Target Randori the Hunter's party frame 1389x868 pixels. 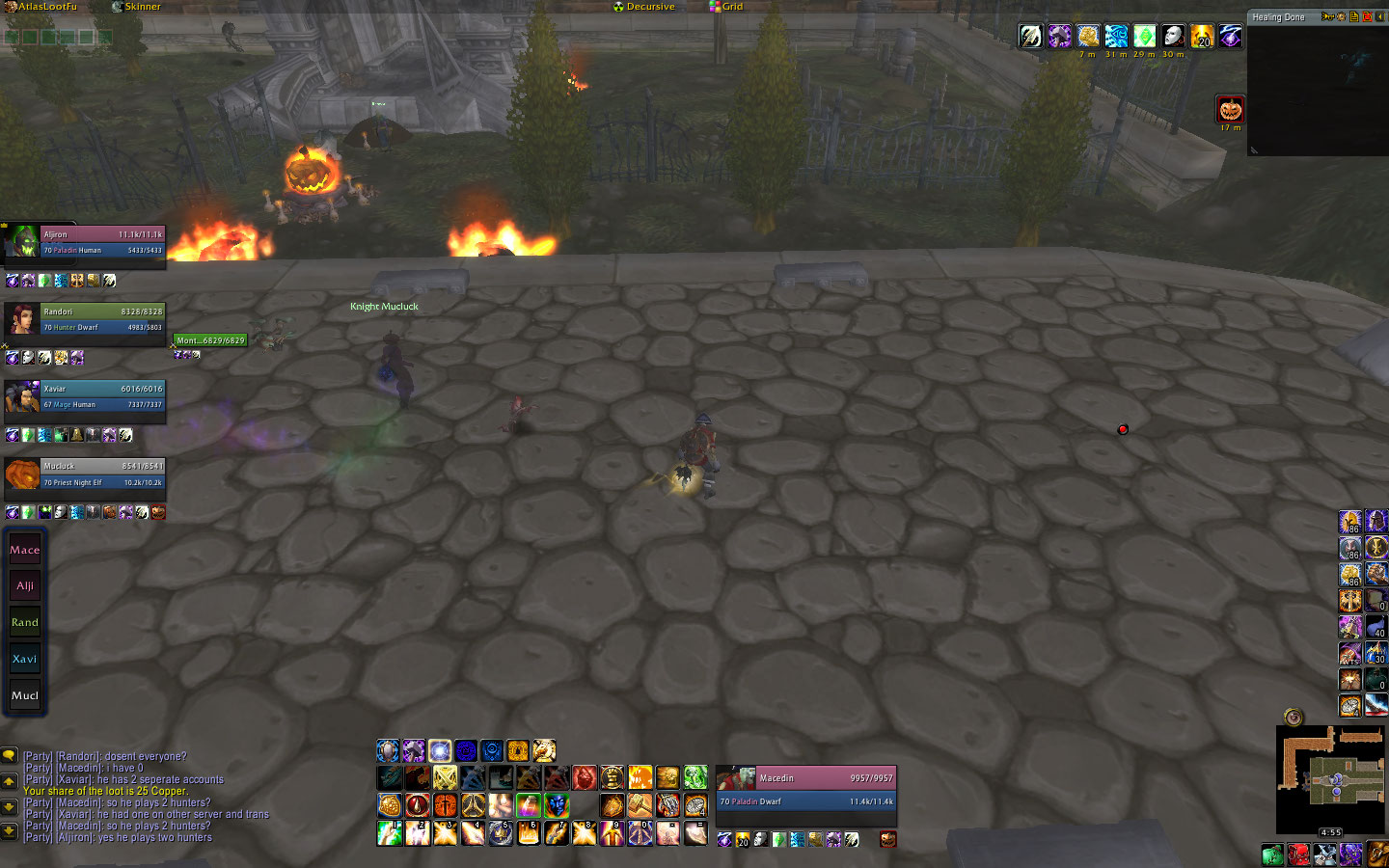tap(101, 319)
